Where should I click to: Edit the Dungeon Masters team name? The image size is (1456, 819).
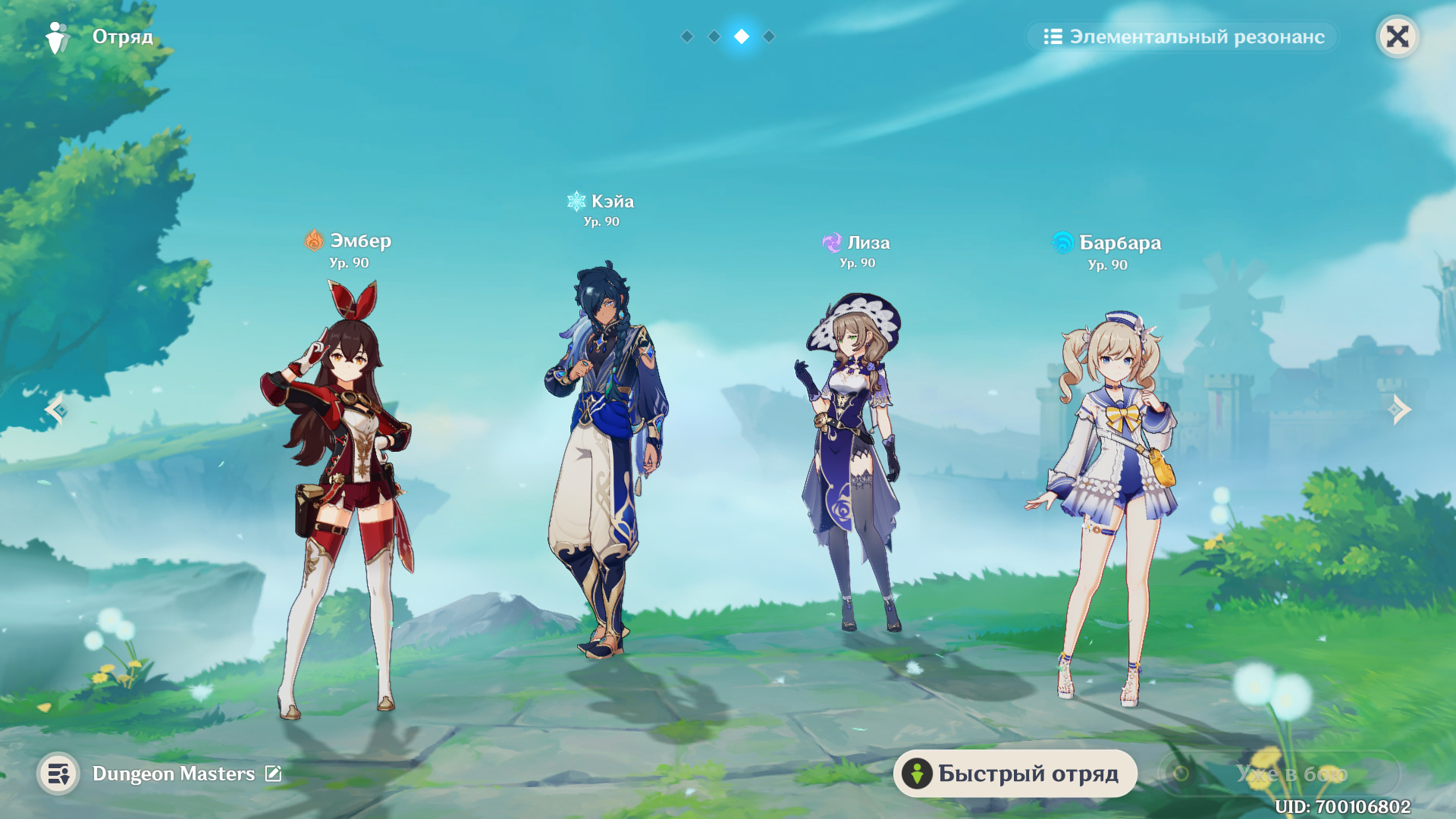click(273, 773)
